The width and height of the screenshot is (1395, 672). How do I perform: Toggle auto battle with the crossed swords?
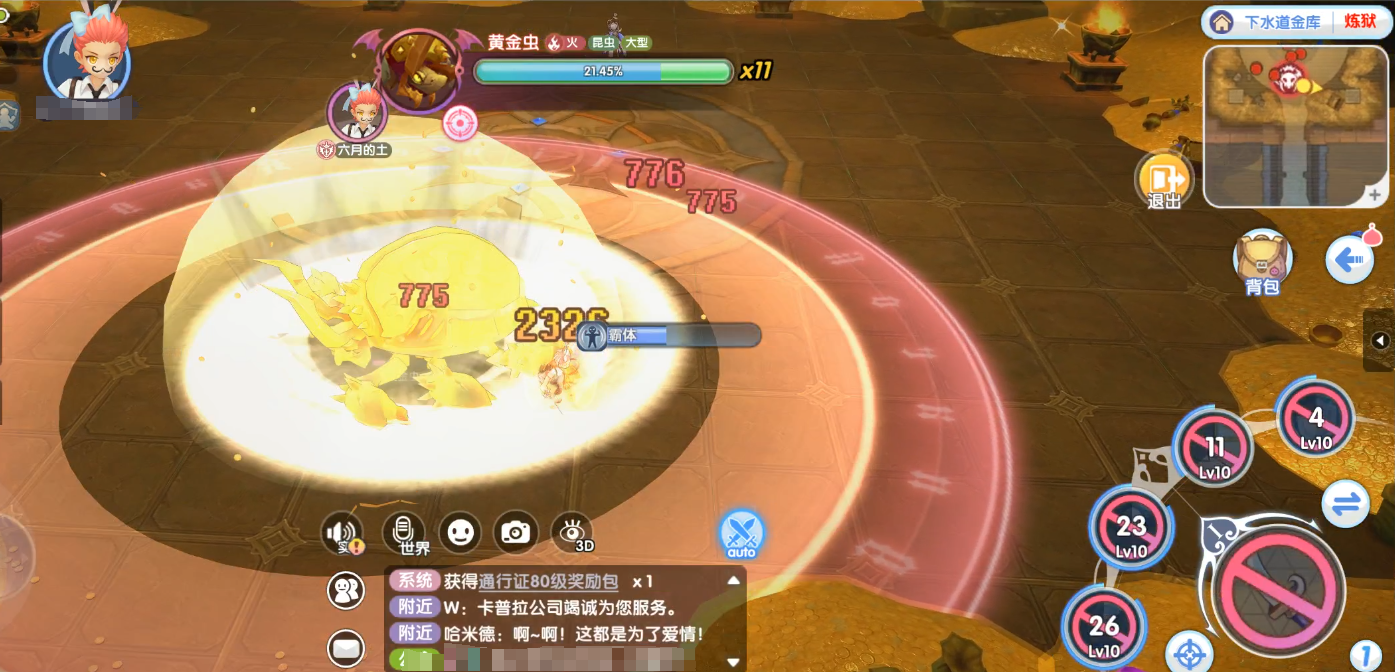click(x=742, y=533)
